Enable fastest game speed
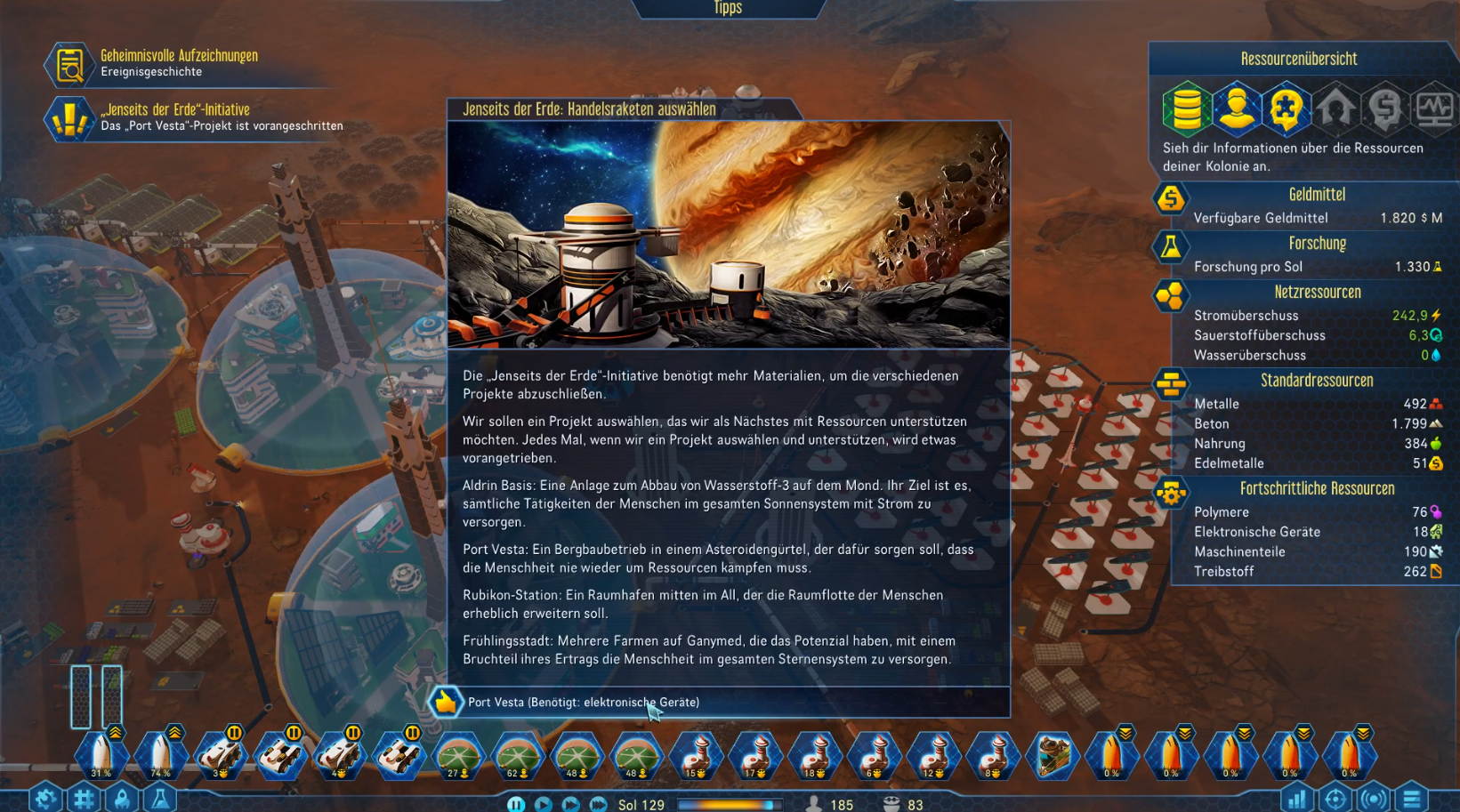The height and width of the screenshot is (812, 1460). [598, 805]
